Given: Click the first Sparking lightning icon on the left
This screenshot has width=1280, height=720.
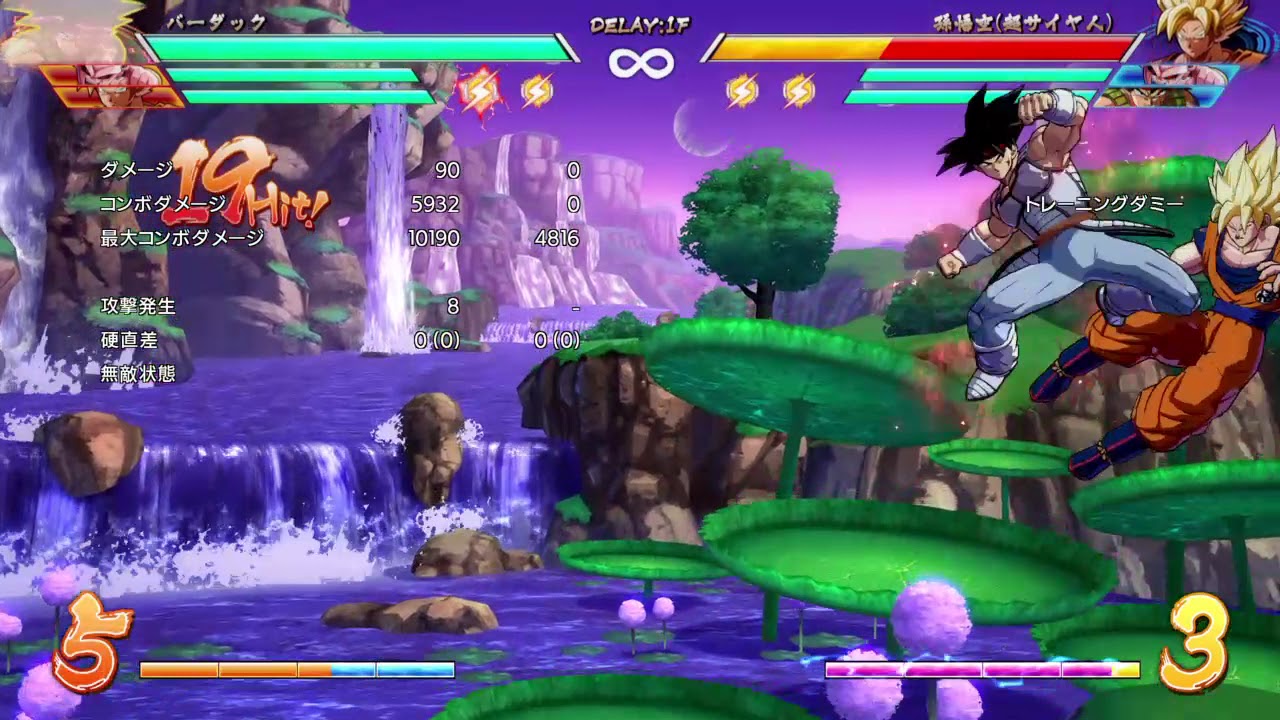Looking at the screenshot, I should point(482,92).
